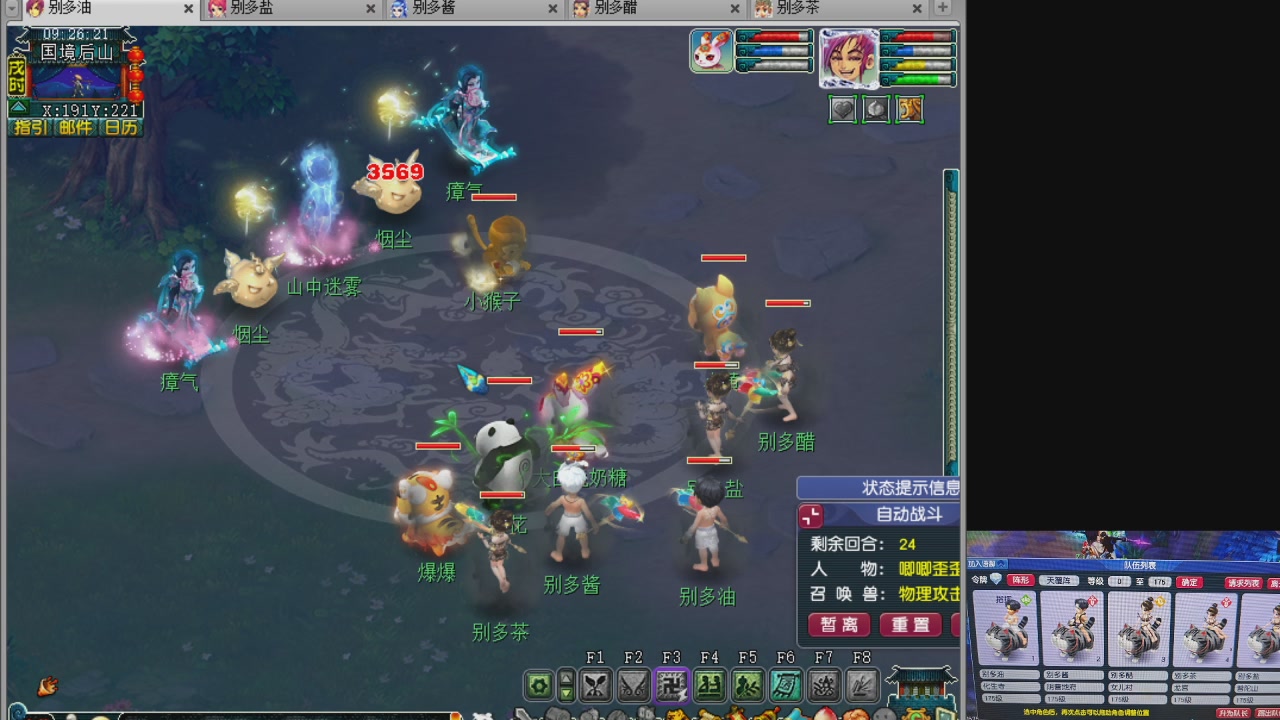The height and width of the screenshot is (720, 1280).
Task: Collapse the 加入语音 panel with its chevron
Action: tap(1000, 565)
